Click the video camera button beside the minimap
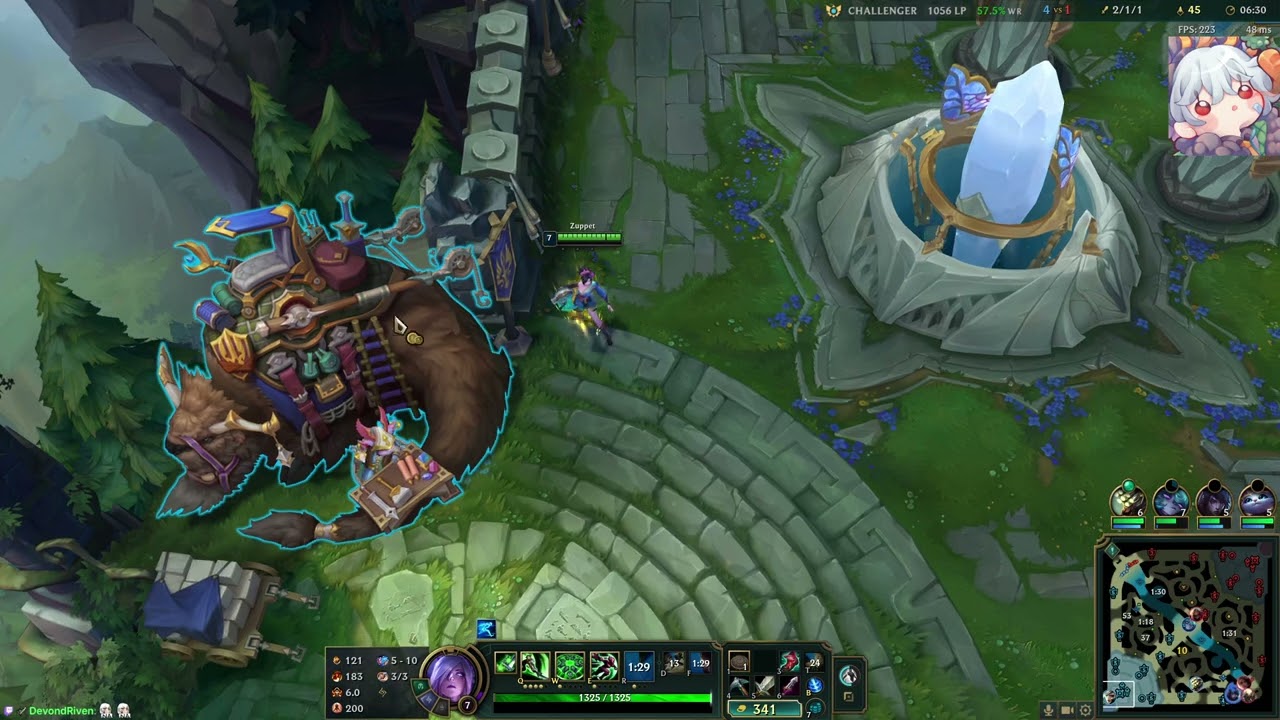 [x=1067, y=710]
